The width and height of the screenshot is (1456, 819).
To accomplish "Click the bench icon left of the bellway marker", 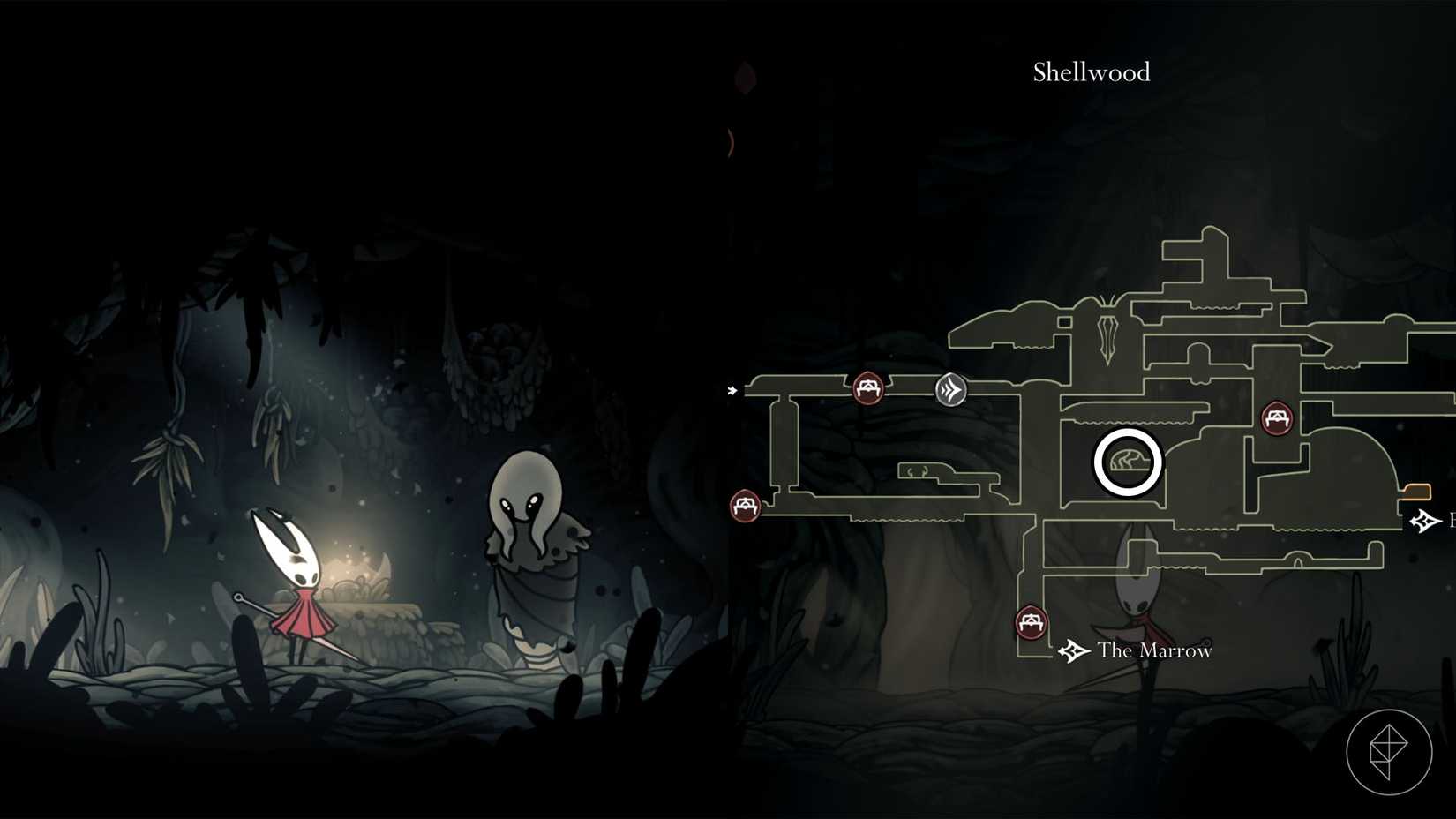I will coord(868,387).
